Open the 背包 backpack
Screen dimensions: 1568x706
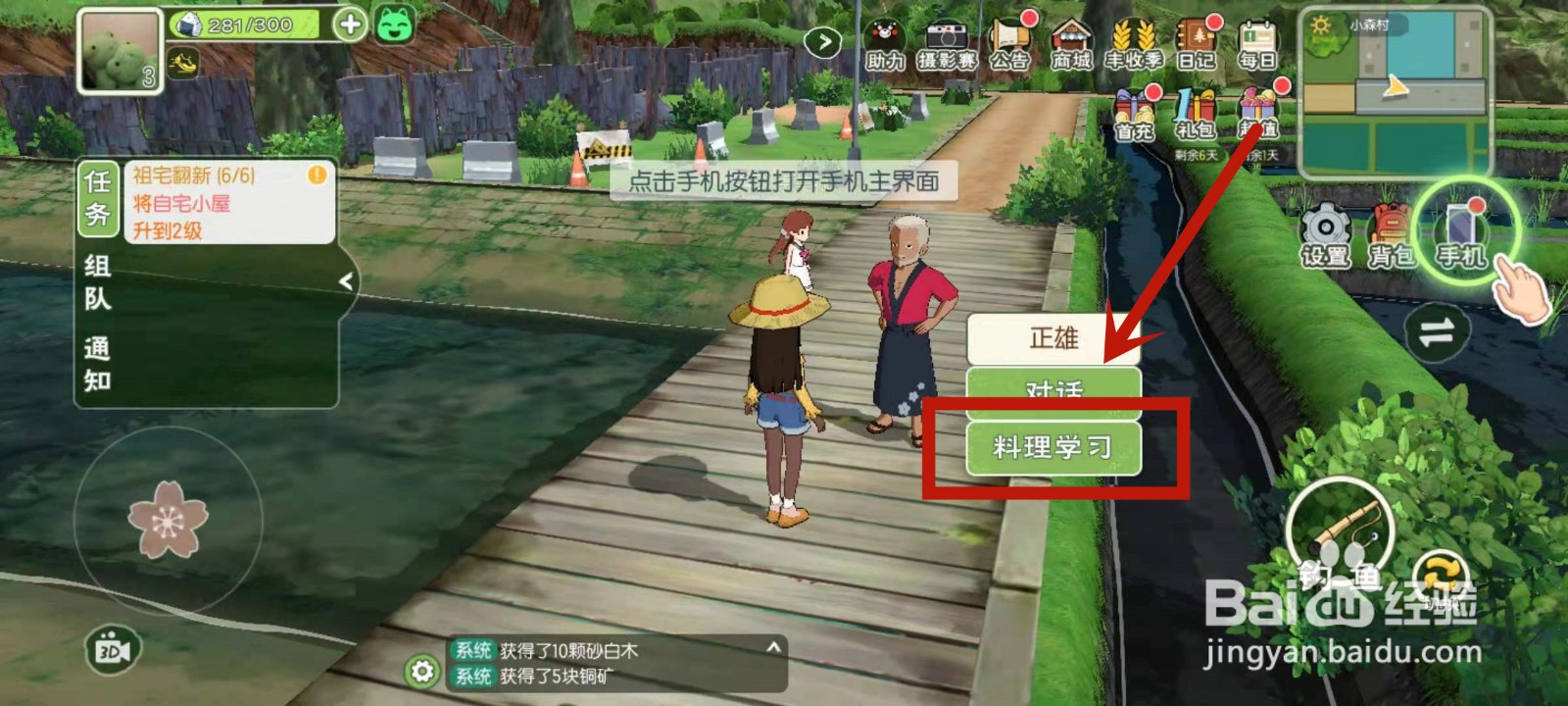(x=1391, y=232)
